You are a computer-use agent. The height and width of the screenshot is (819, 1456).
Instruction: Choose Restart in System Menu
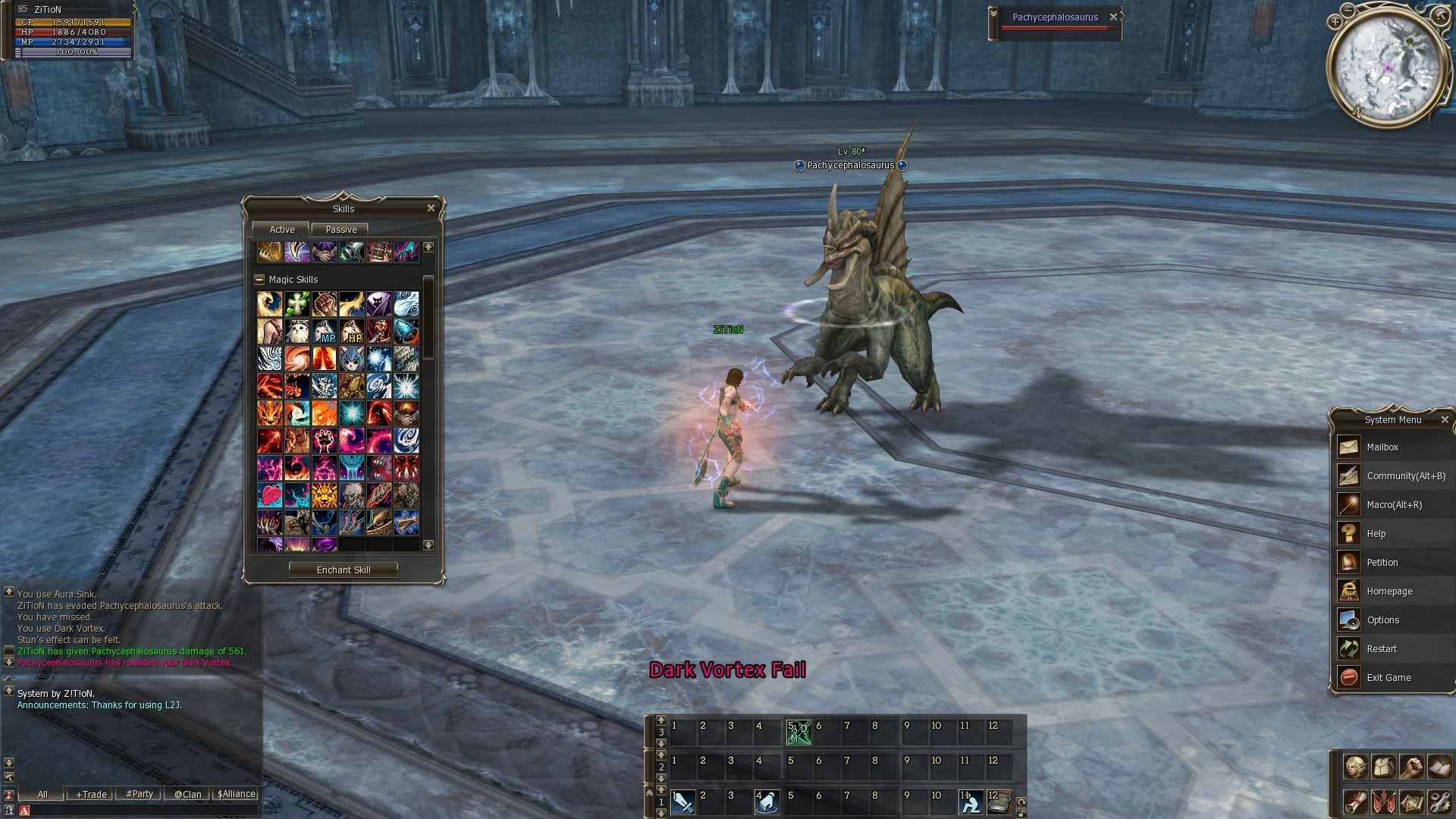(x=1381, y=649)
